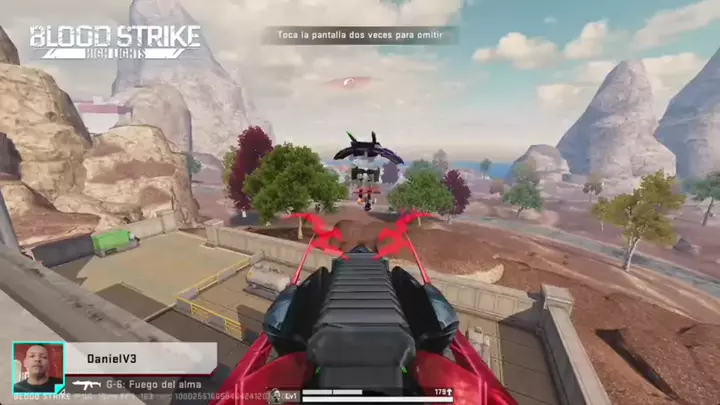Click the Blood Strike Highlights logo
Viewport: 720px width, 405px height.
[x=114, y=41]
